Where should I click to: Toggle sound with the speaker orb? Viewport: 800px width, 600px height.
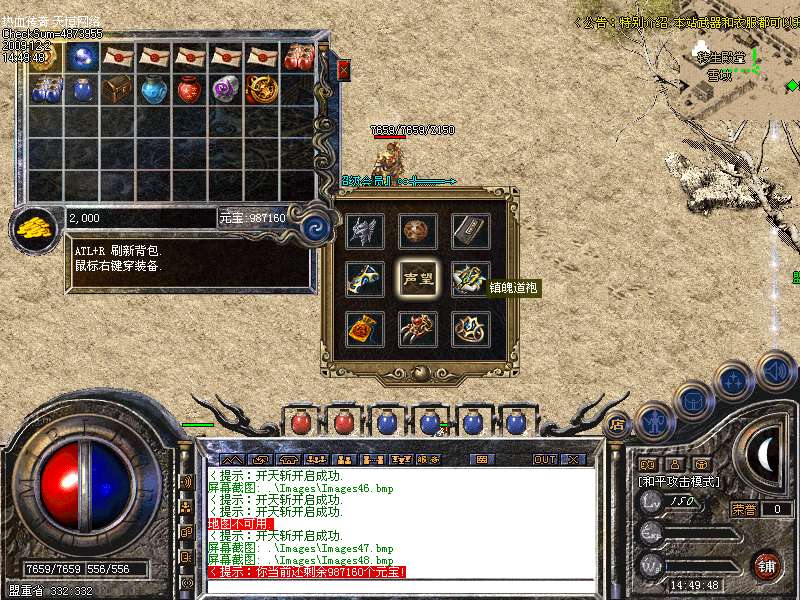(775, 370)
